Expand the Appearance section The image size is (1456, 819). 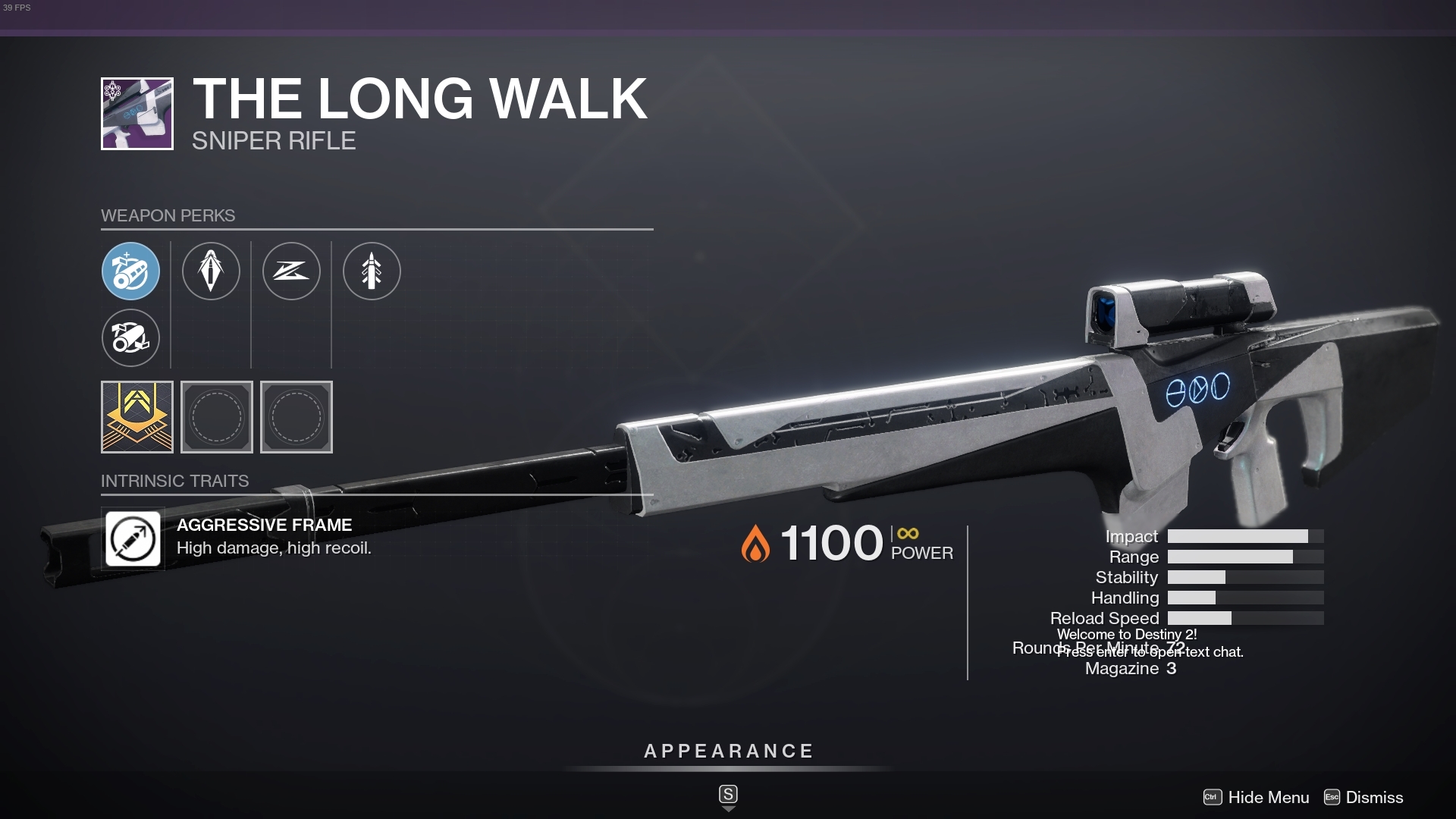click(727, 752)
